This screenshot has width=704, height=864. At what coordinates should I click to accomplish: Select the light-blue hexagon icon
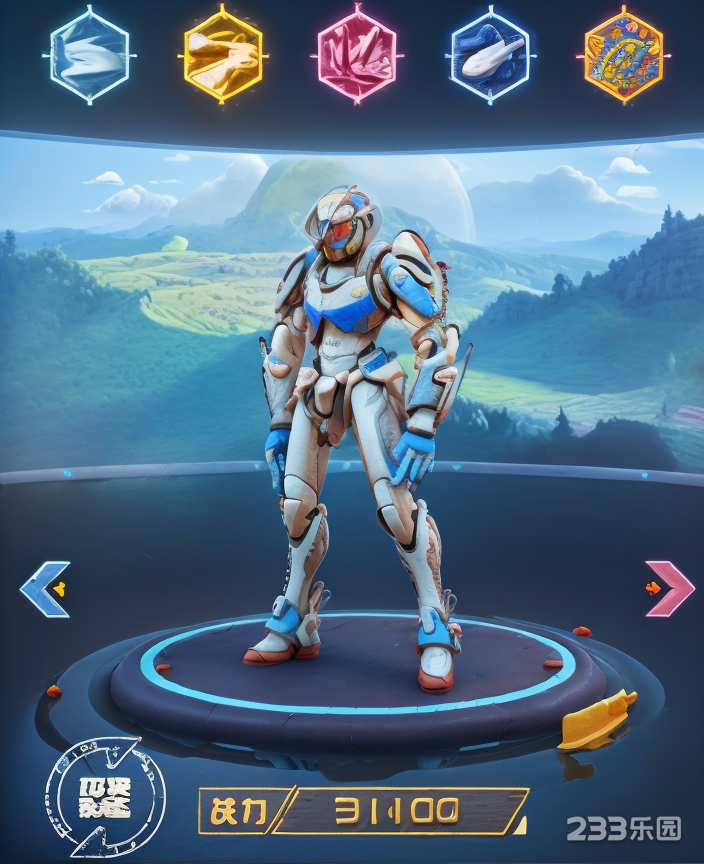(x=89, y=54)
